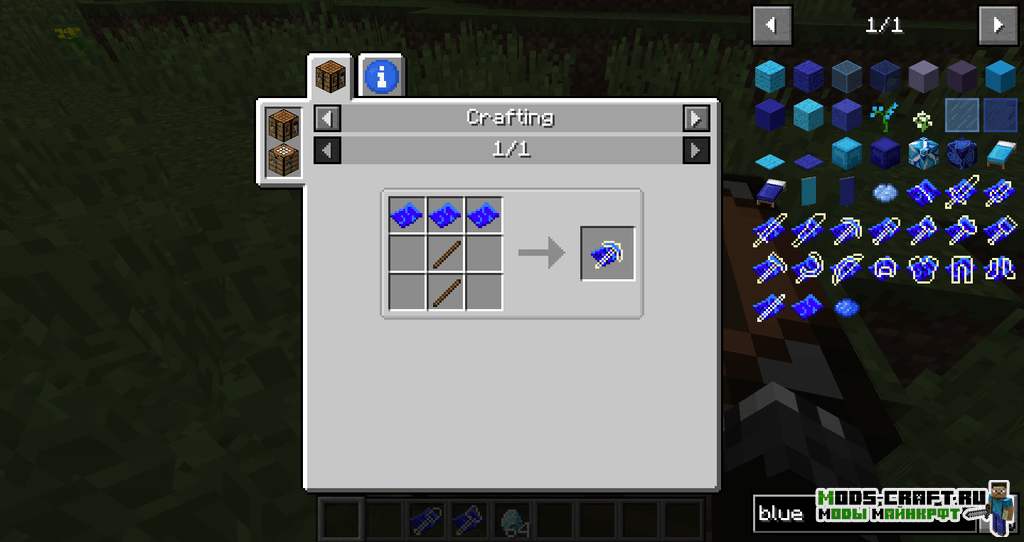Click the search field containing "blue"
The height and width of the screenshot is (542, 1024).
(780, 514)
